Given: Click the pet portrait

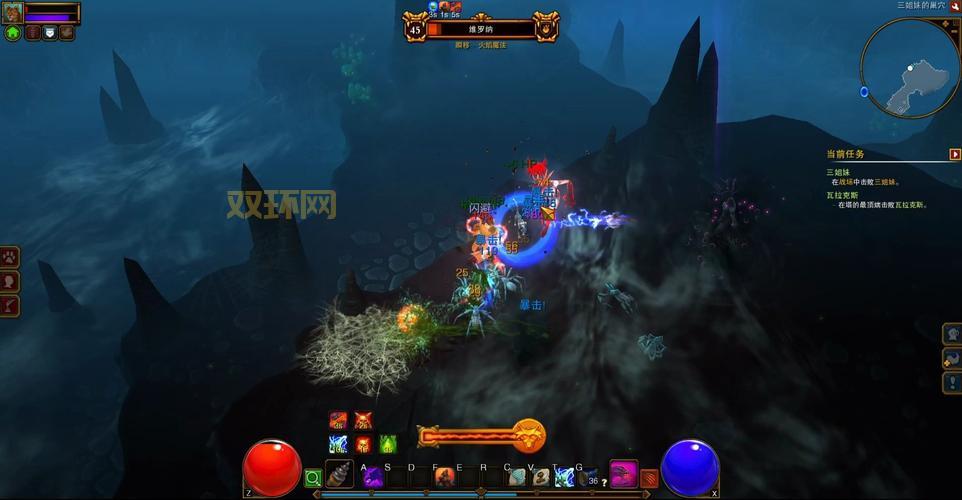Looking at the screenshot, I should click(13, 13).
